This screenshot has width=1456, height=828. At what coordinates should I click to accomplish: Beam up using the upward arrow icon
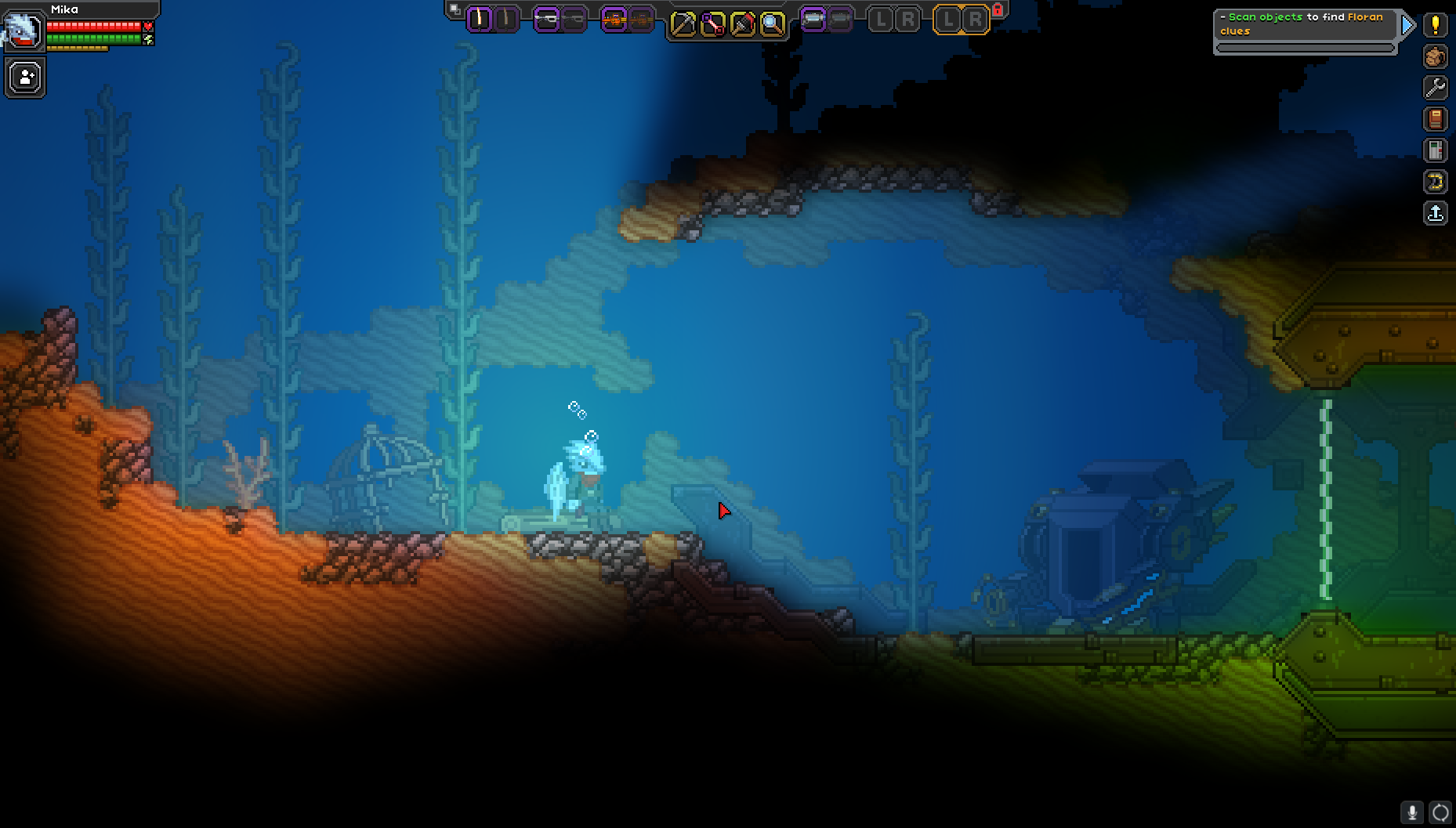[1436, 213]
